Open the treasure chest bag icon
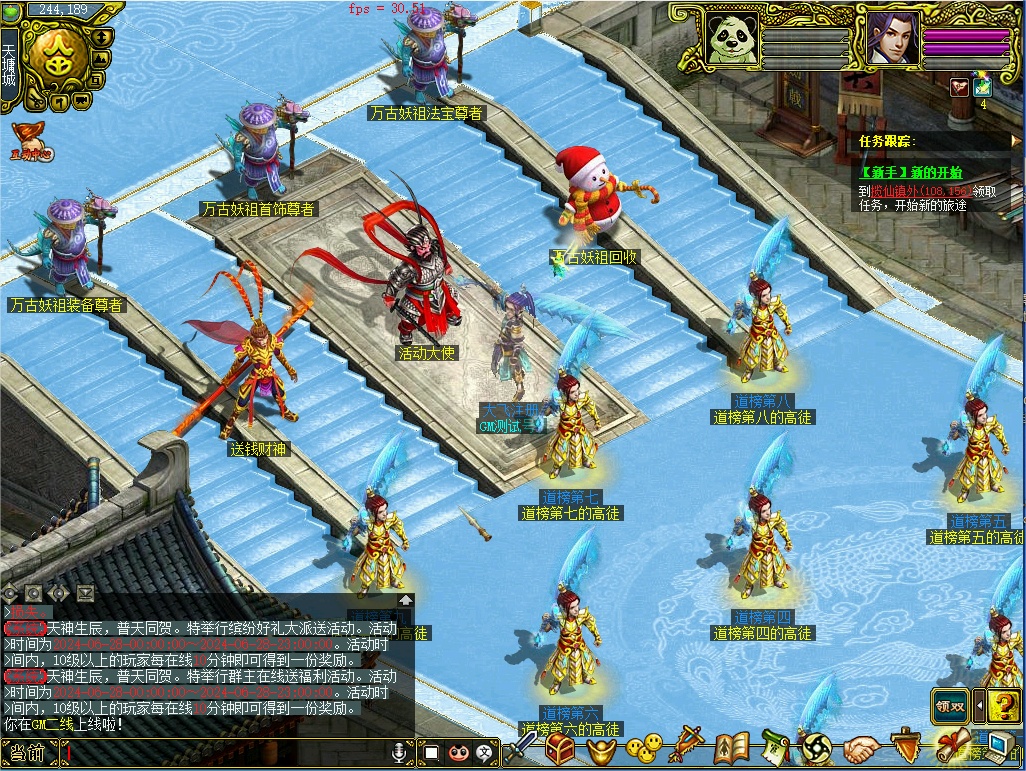This screenshot has width=1026, height=771. 560,747
